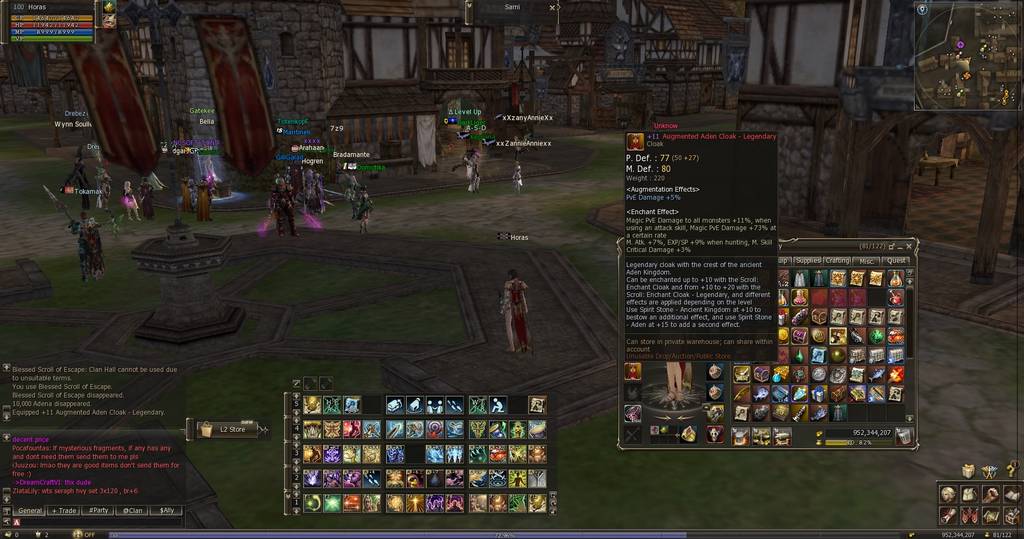
Task: Close the inventory window
Action: (910, 246)
